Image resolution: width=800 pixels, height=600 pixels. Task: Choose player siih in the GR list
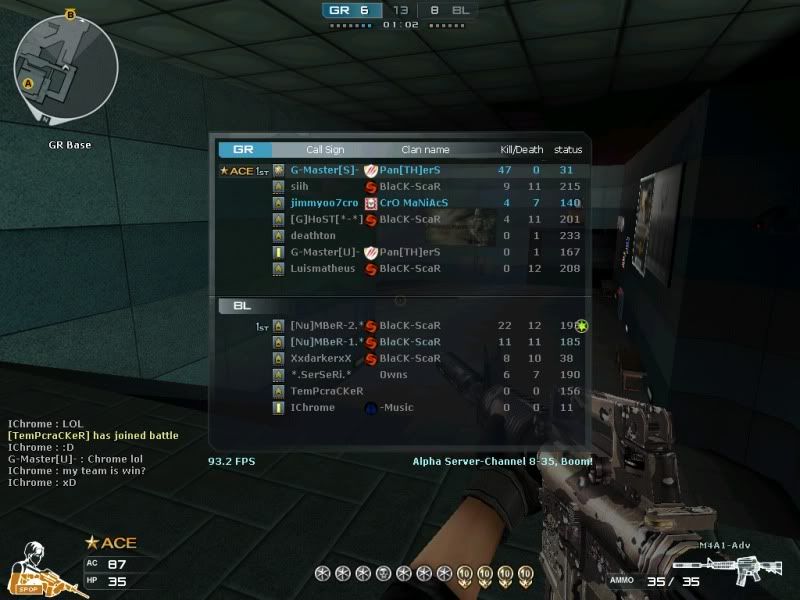[300, 186]
